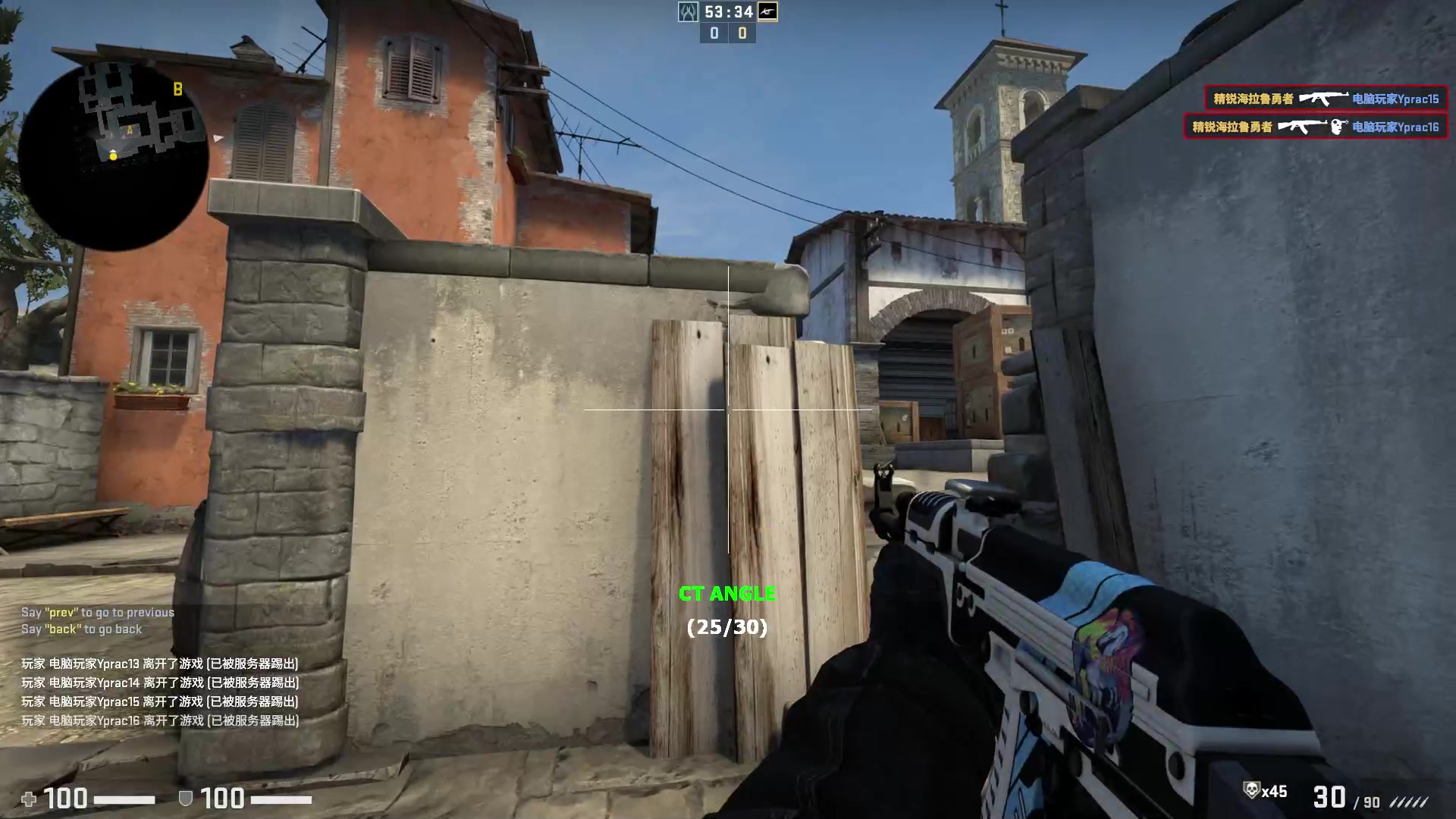The height and width of the screenshot is (819, 1456).
Task: Select bombsite B label on the radar
Action: (177, 89)
